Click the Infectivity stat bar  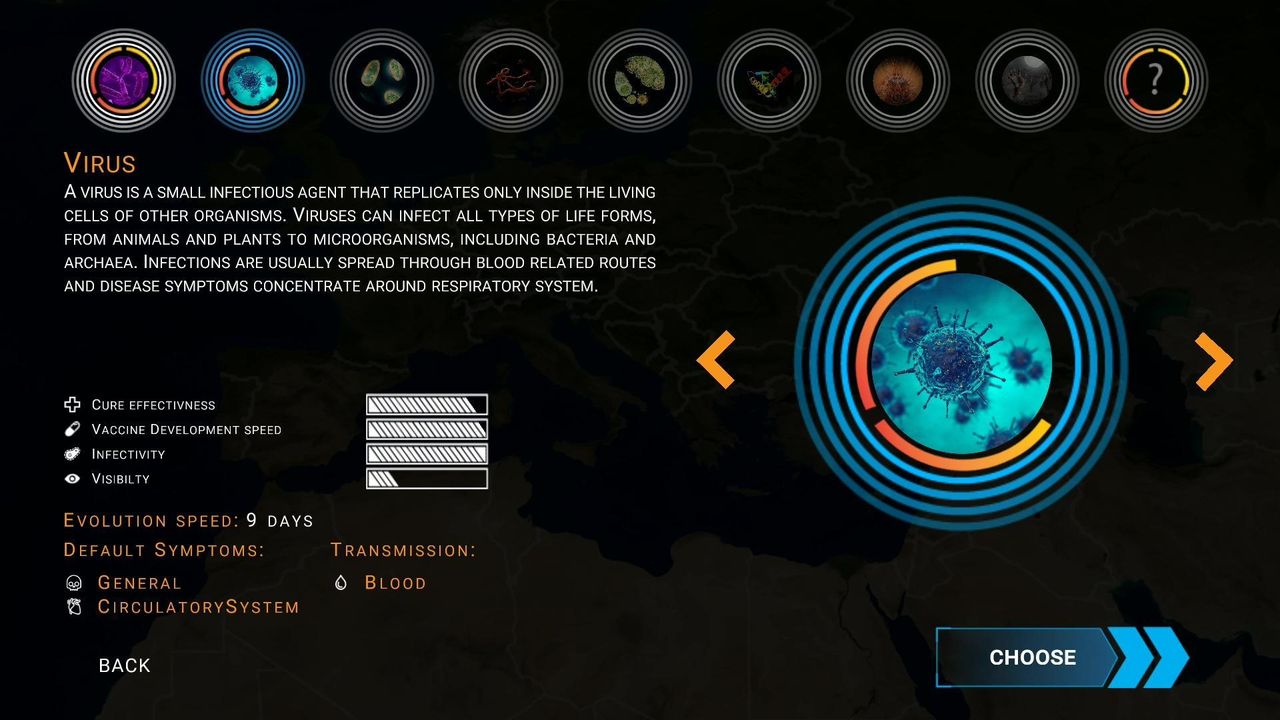click(427, 454)
